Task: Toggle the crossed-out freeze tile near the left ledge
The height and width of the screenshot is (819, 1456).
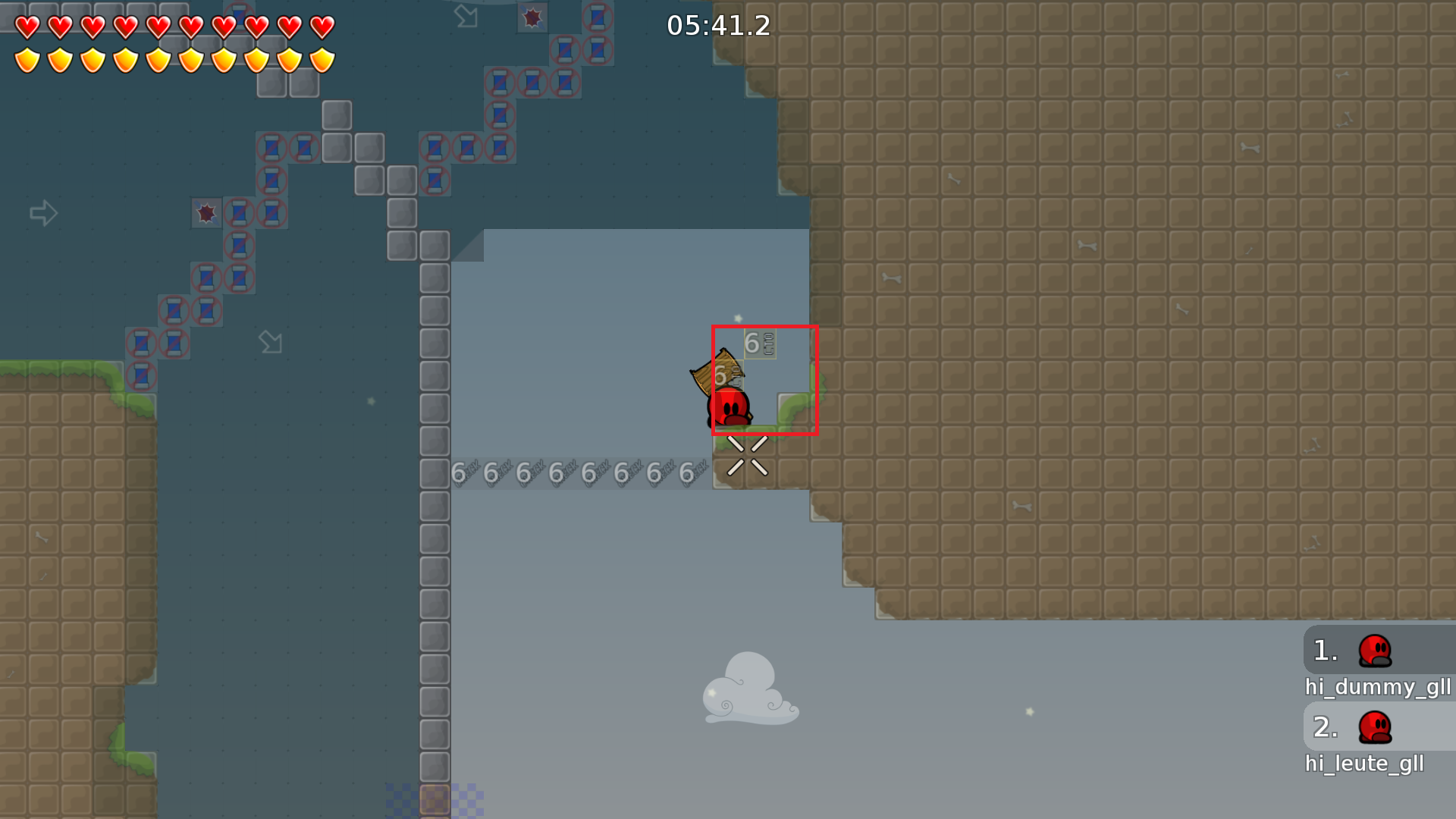Action: pos(140,375)
